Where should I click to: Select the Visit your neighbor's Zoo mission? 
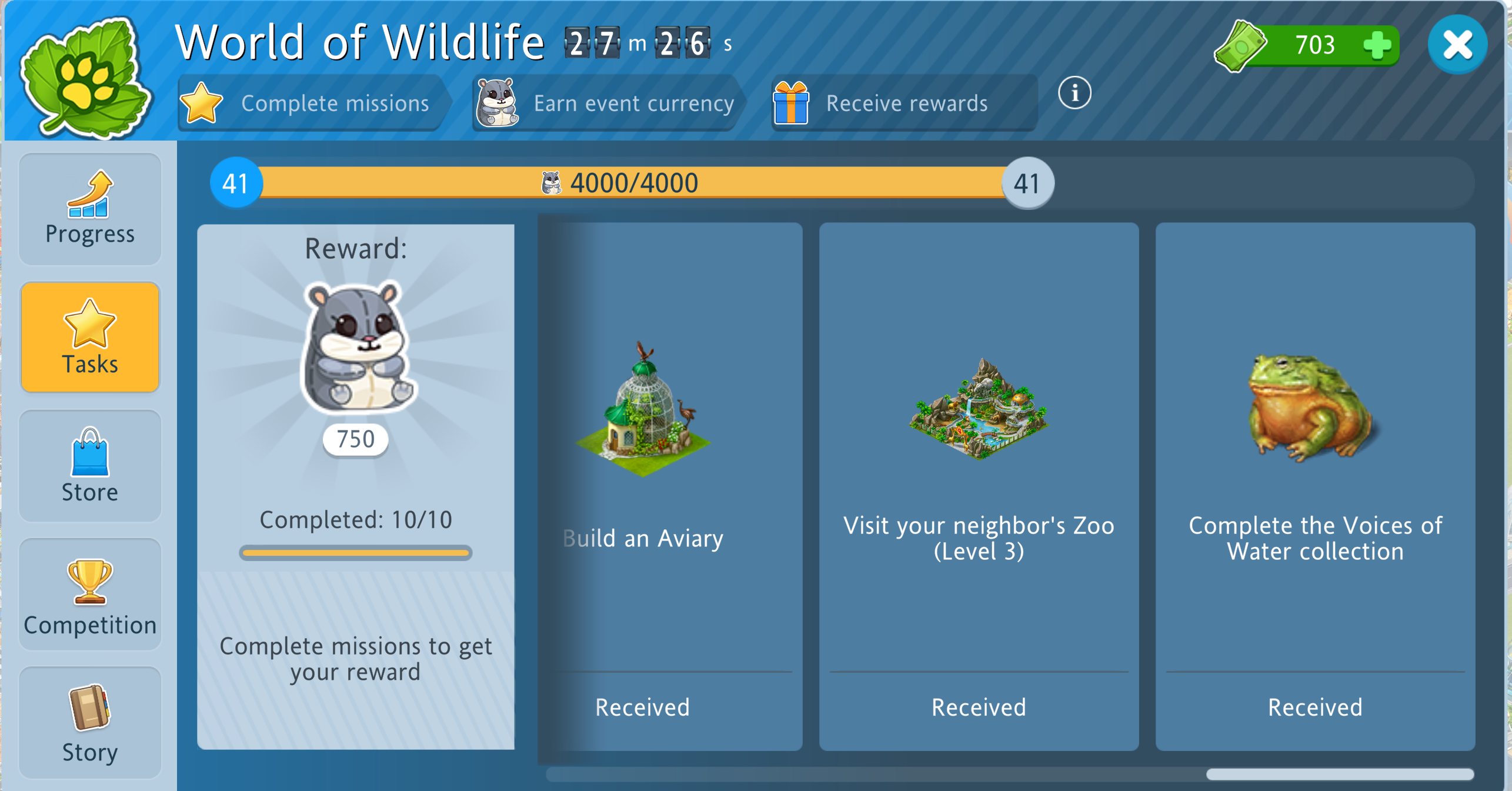(x=979, y=486)
